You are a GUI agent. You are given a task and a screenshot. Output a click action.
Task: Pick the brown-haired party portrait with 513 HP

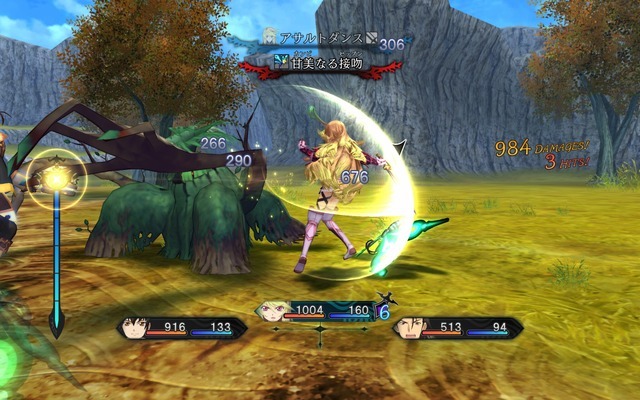408,327
